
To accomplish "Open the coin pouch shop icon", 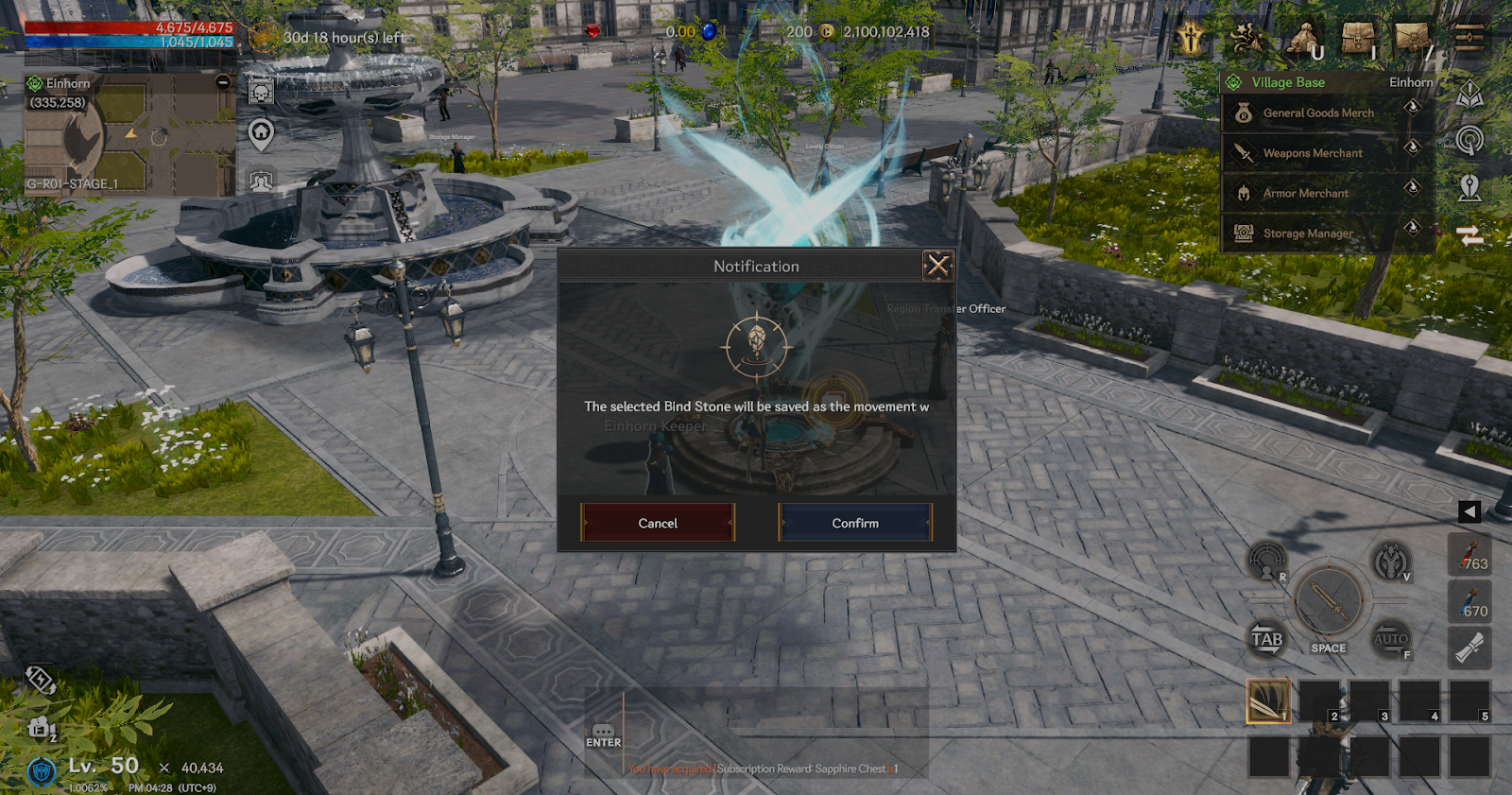I will 1303,40.
